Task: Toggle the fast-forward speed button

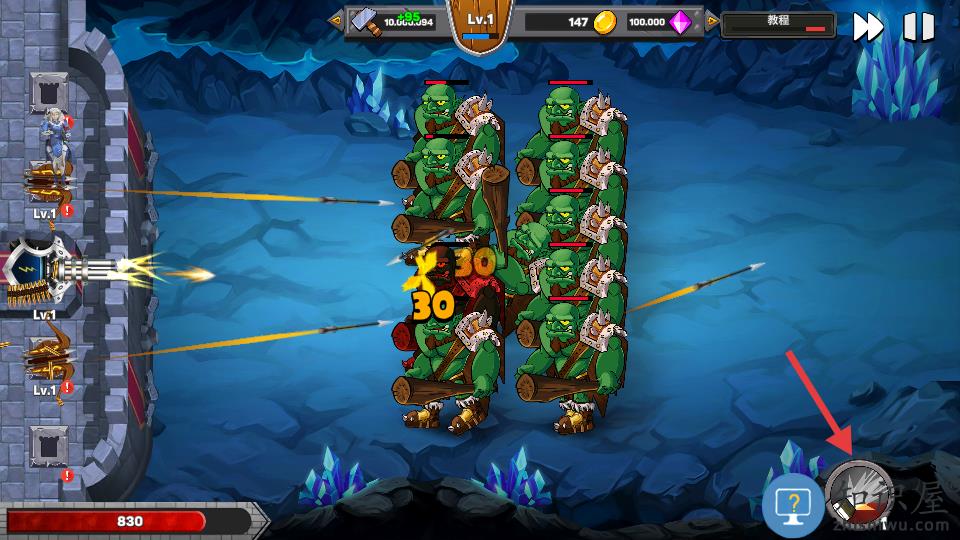Action: 867,27
